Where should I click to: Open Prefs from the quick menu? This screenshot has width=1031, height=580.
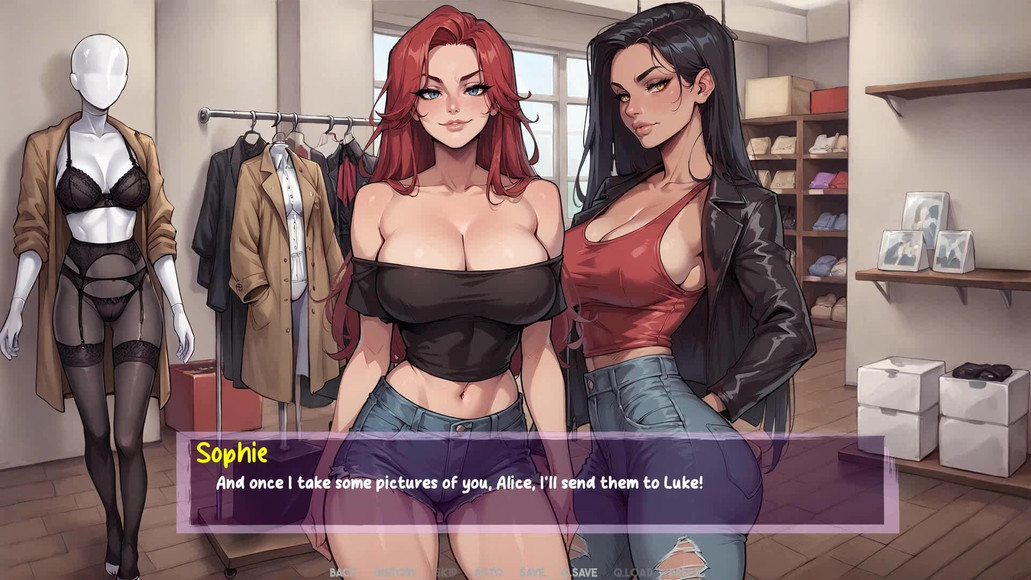(682, 572)
